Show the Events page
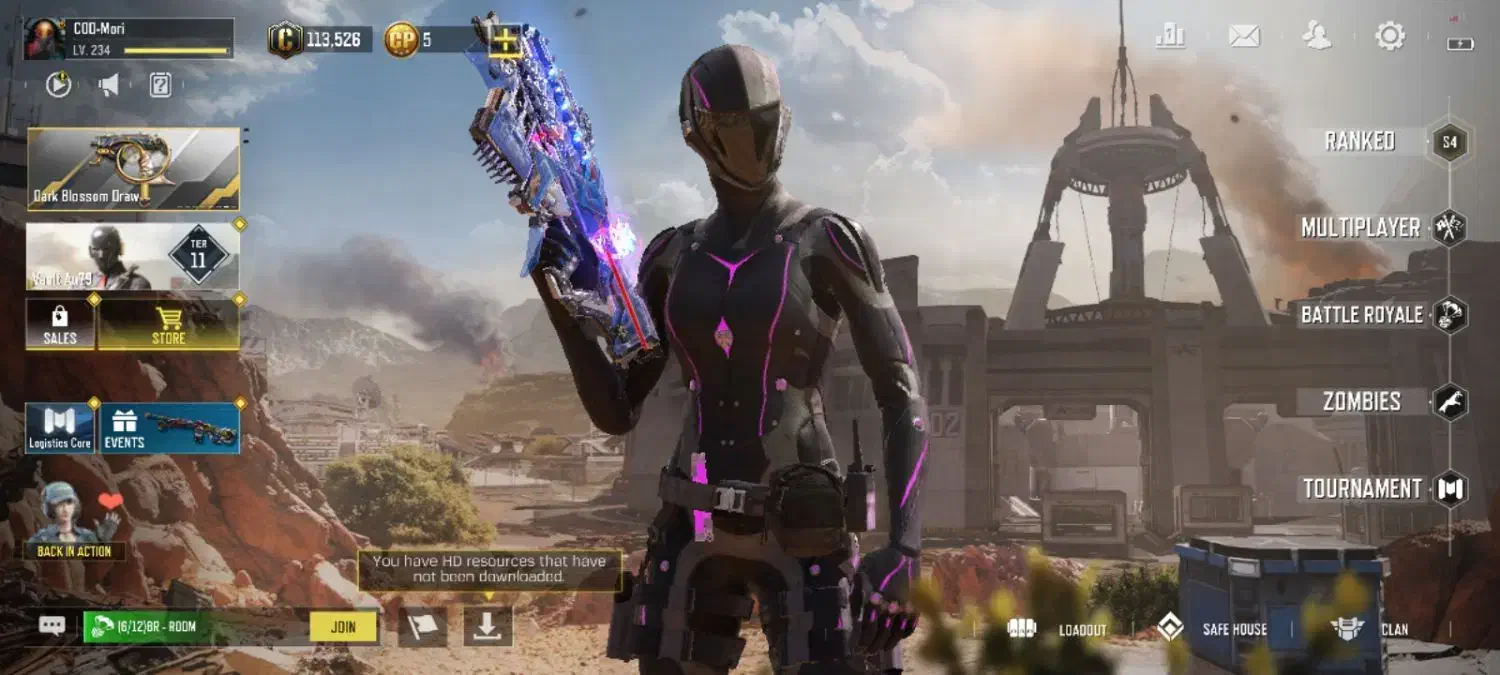This screenshot has height=675, width=1500. (169, 428)
